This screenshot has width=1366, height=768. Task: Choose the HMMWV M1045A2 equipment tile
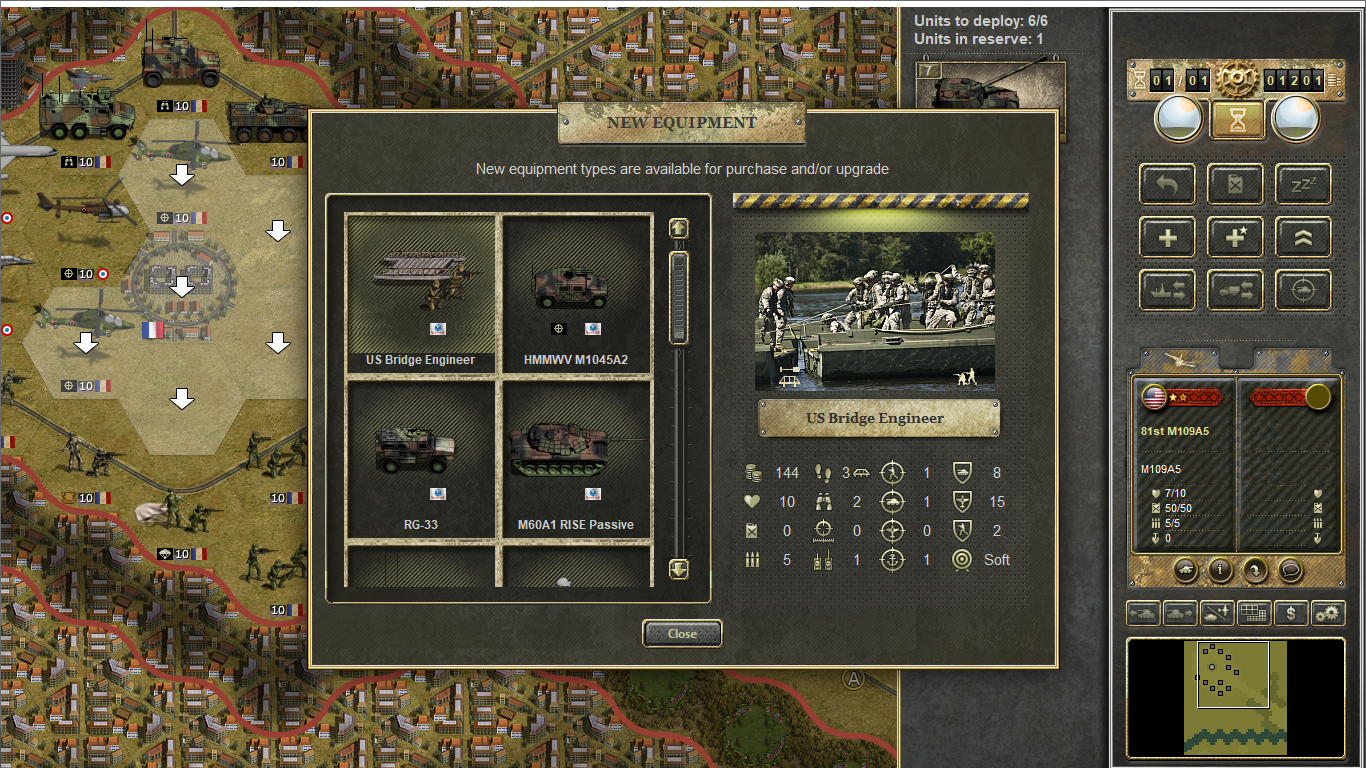pos(576,293)
